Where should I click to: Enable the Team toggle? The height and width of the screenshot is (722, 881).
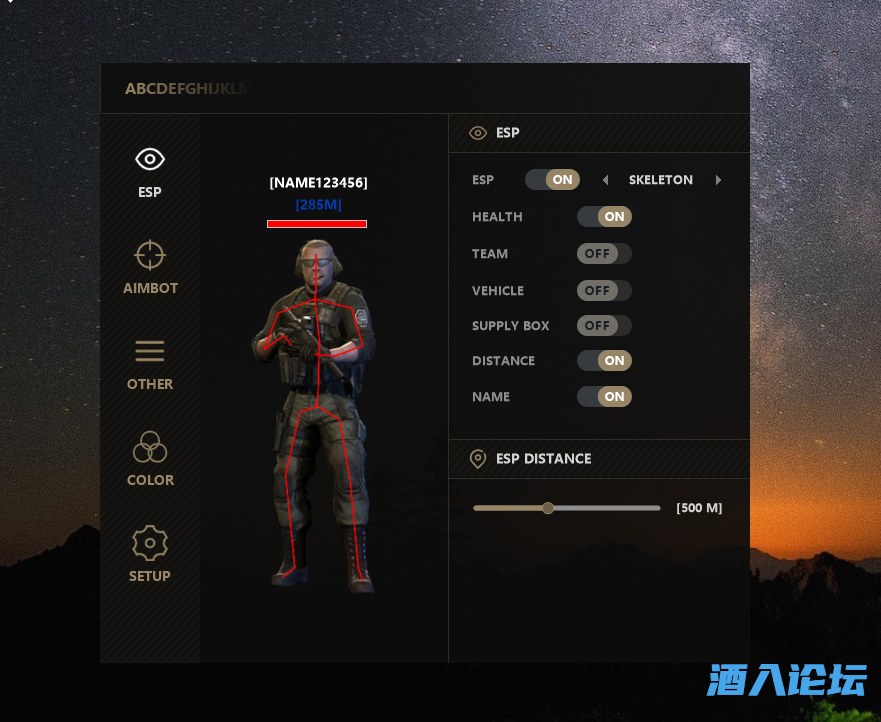604,254
